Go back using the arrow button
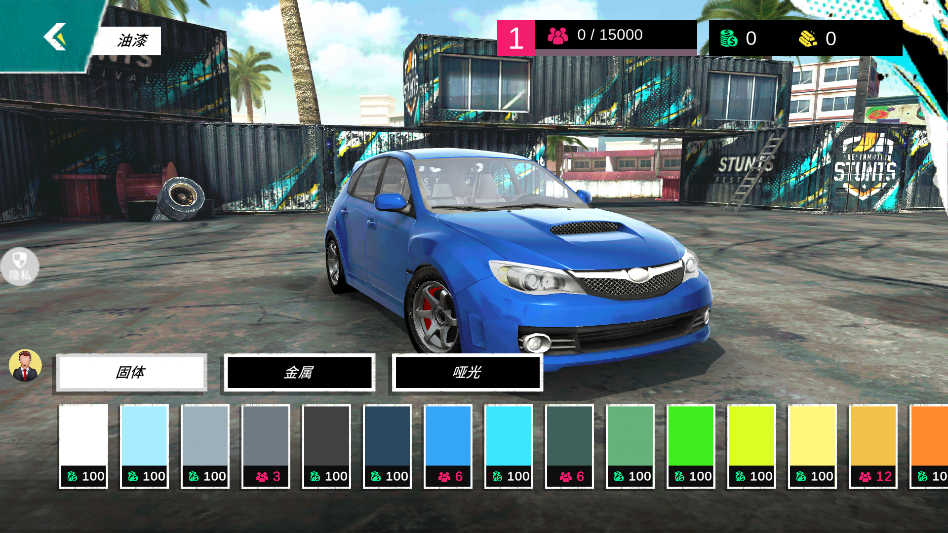This screenshot has width=948, height=533. pyautogui.click(x=54, y=38)
